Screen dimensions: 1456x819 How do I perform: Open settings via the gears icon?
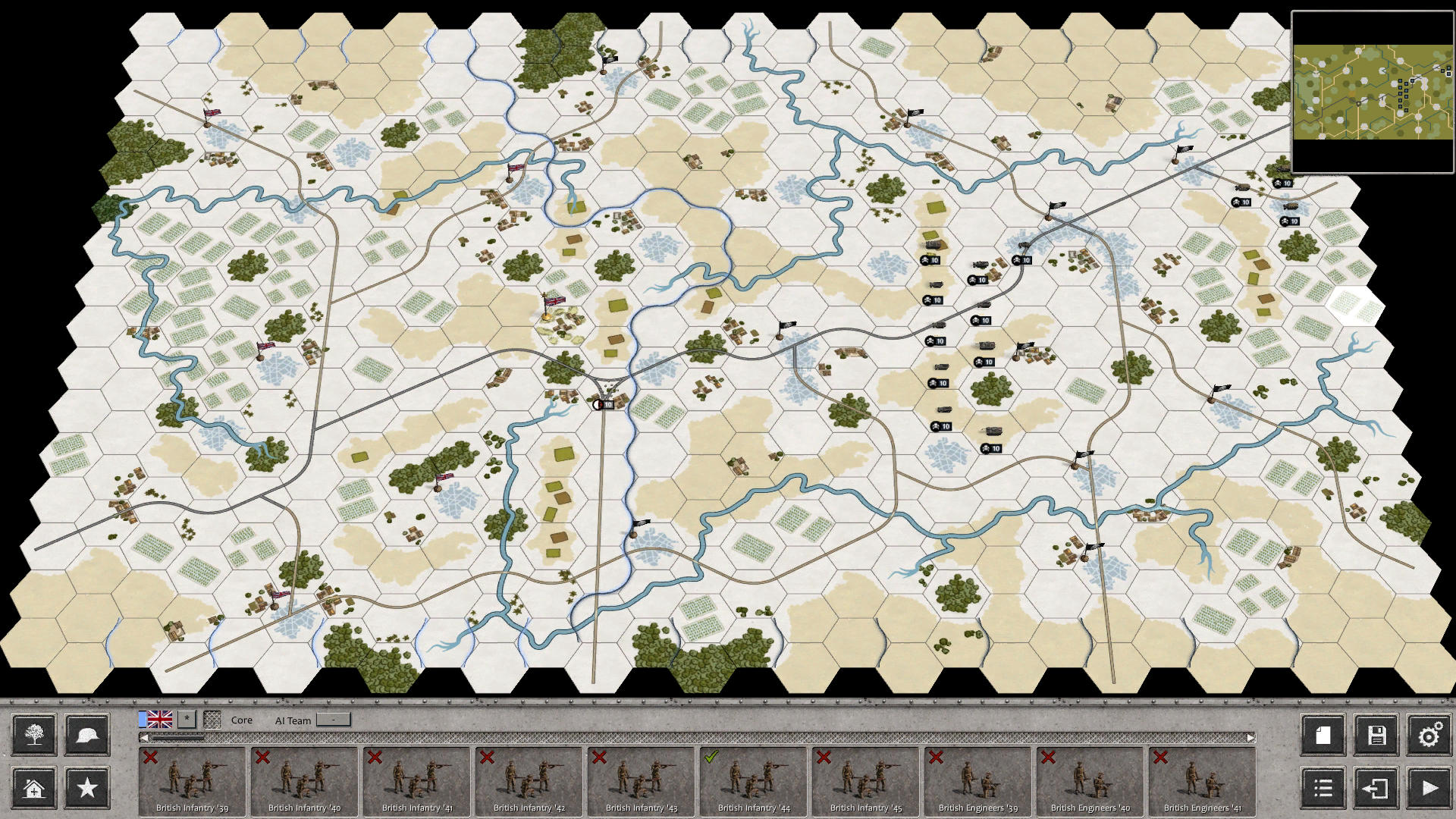coord(1430,734)
